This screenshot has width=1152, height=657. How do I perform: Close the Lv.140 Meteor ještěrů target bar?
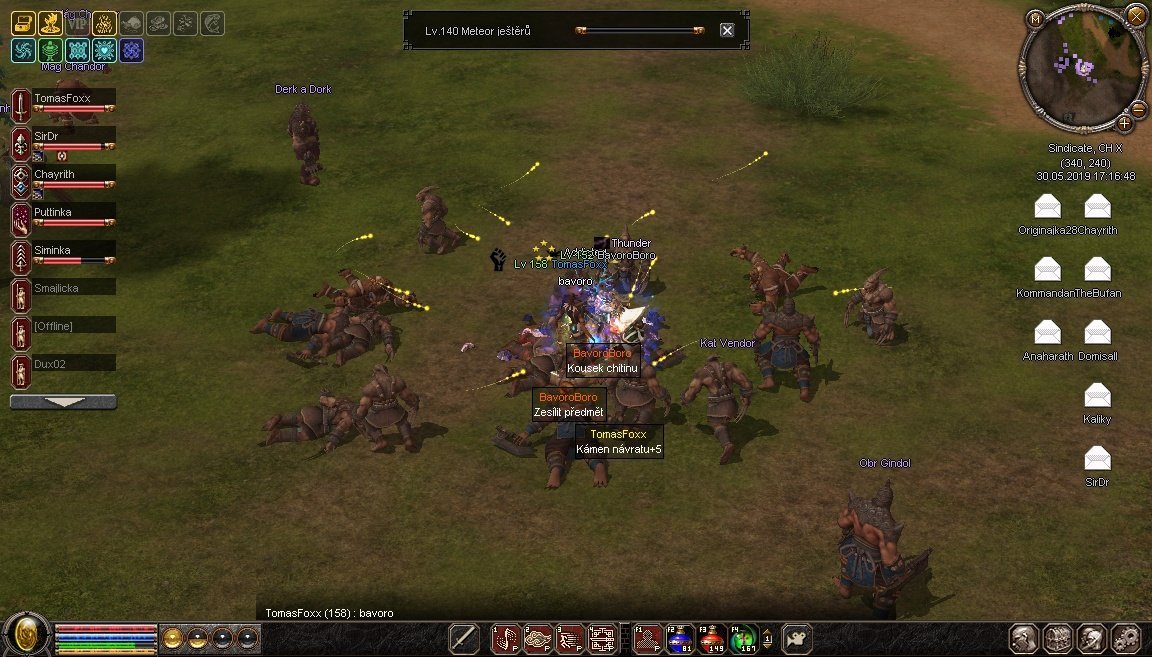pos(727,30)
